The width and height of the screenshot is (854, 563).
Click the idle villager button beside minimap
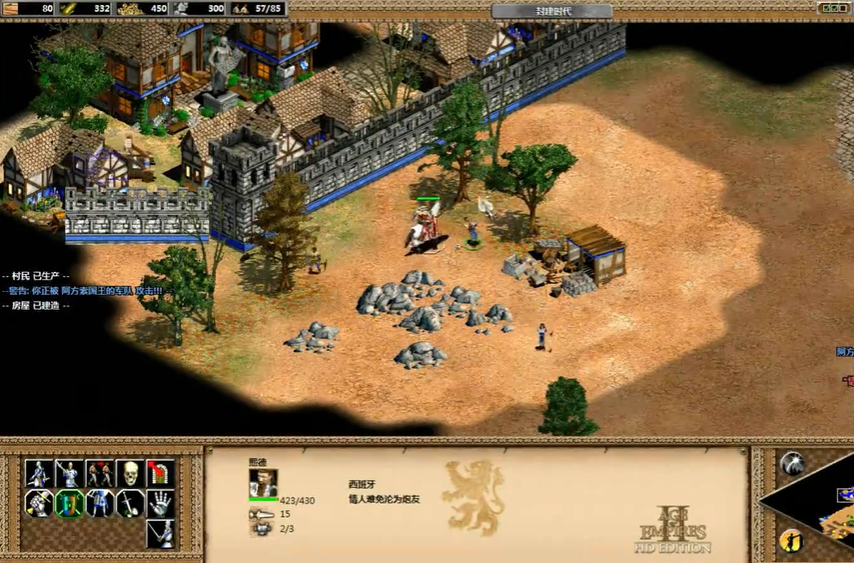click(x=791, y=541)
